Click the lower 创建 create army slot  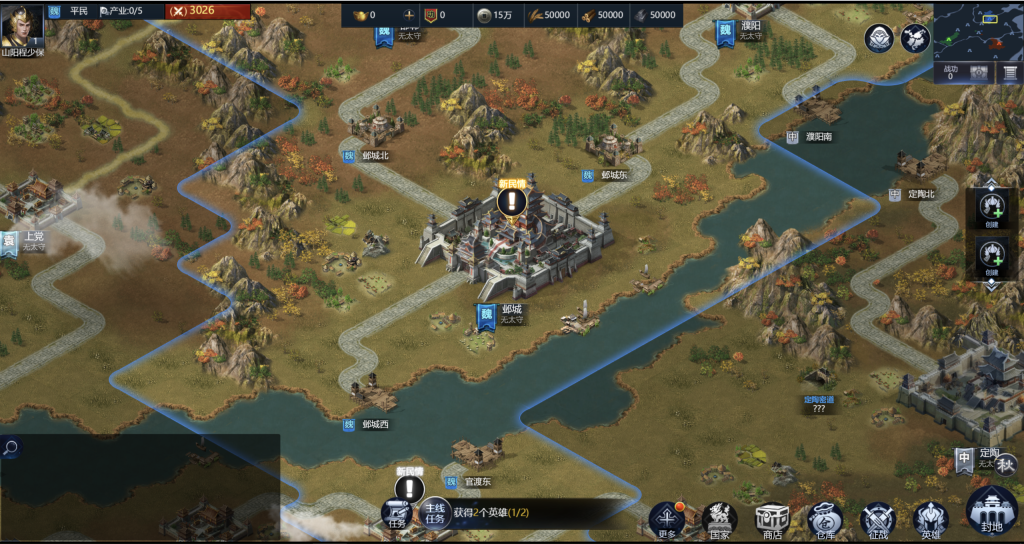tap(991, 258)
